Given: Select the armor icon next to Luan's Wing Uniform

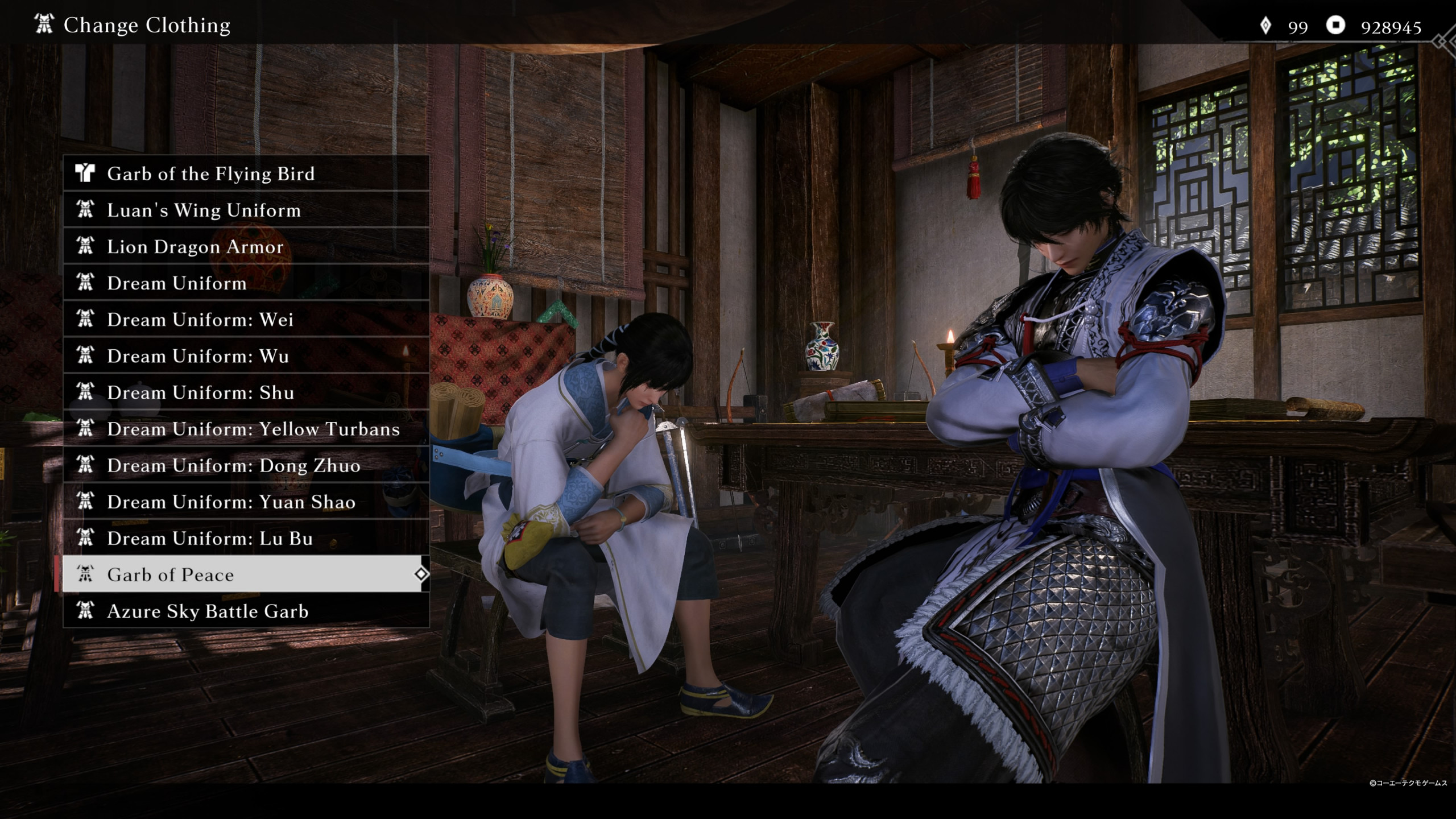Looking at the screenshot, I should pyautogui.click(x=86, y=210).
